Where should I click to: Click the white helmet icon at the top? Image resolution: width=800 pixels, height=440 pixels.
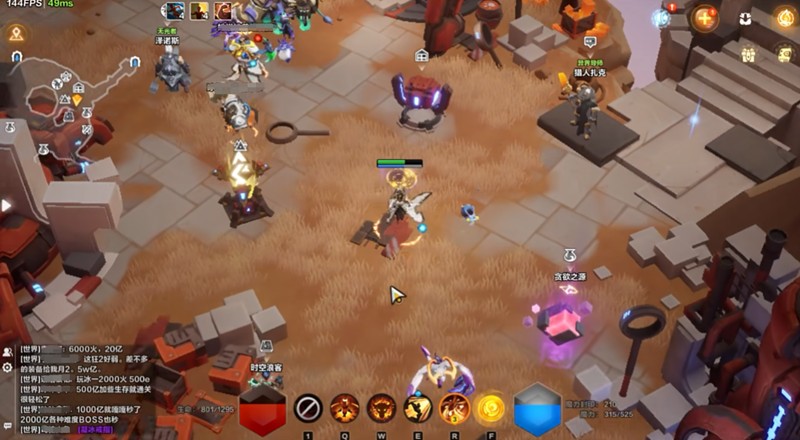coord(746,18)
